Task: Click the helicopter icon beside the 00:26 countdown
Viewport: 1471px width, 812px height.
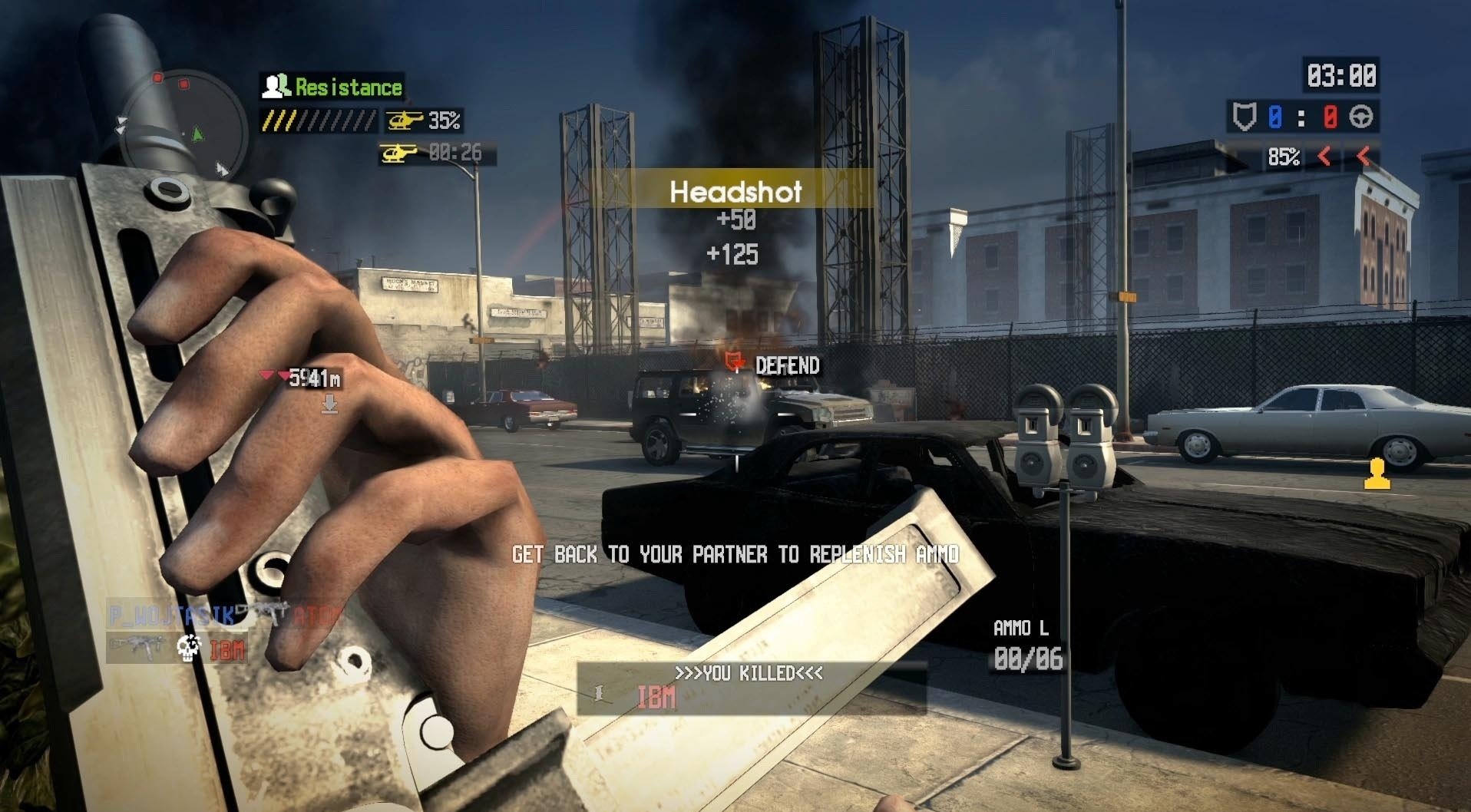Action: coord(399,153)
